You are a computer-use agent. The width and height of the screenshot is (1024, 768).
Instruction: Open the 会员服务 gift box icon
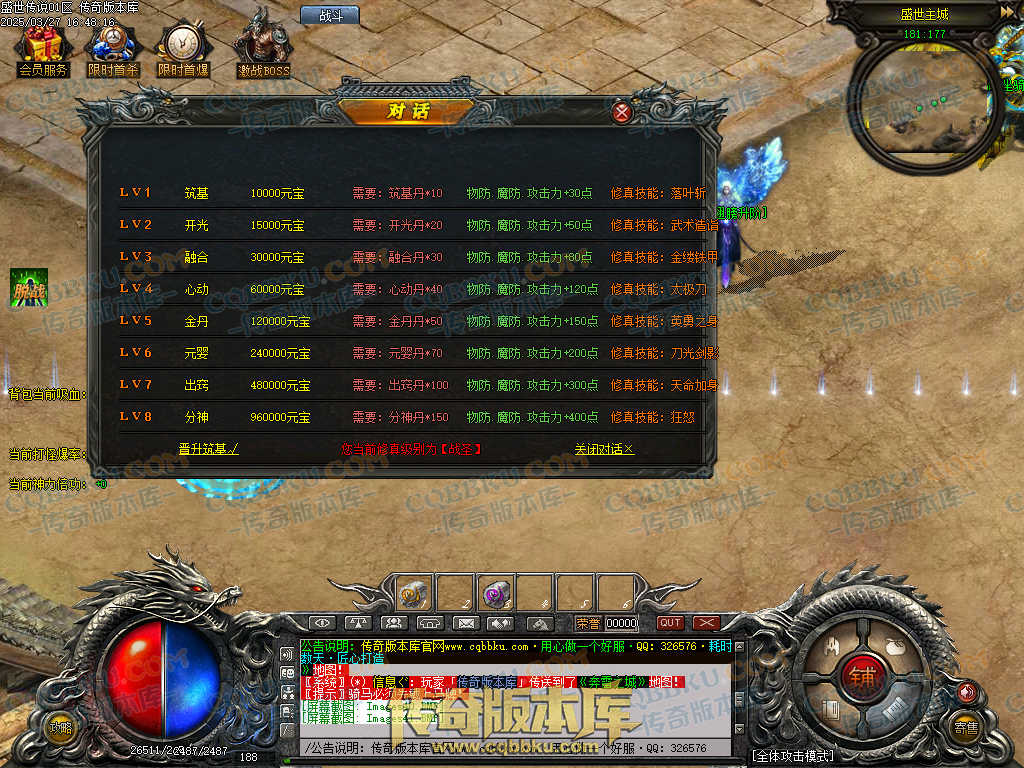point(42,50)
